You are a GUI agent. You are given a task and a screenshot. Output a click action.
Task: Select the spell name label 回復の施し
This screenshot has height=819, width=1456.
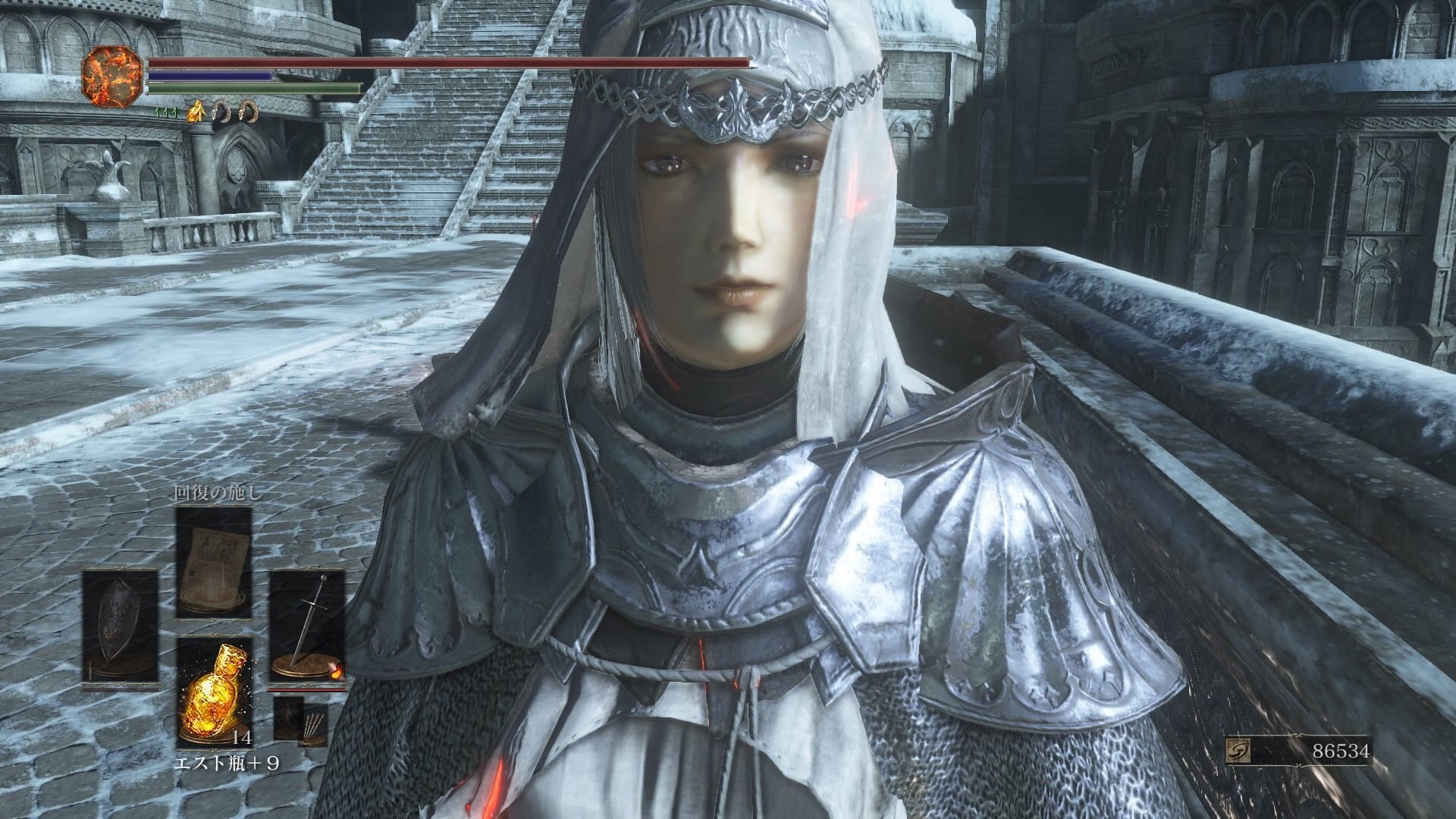215,491
